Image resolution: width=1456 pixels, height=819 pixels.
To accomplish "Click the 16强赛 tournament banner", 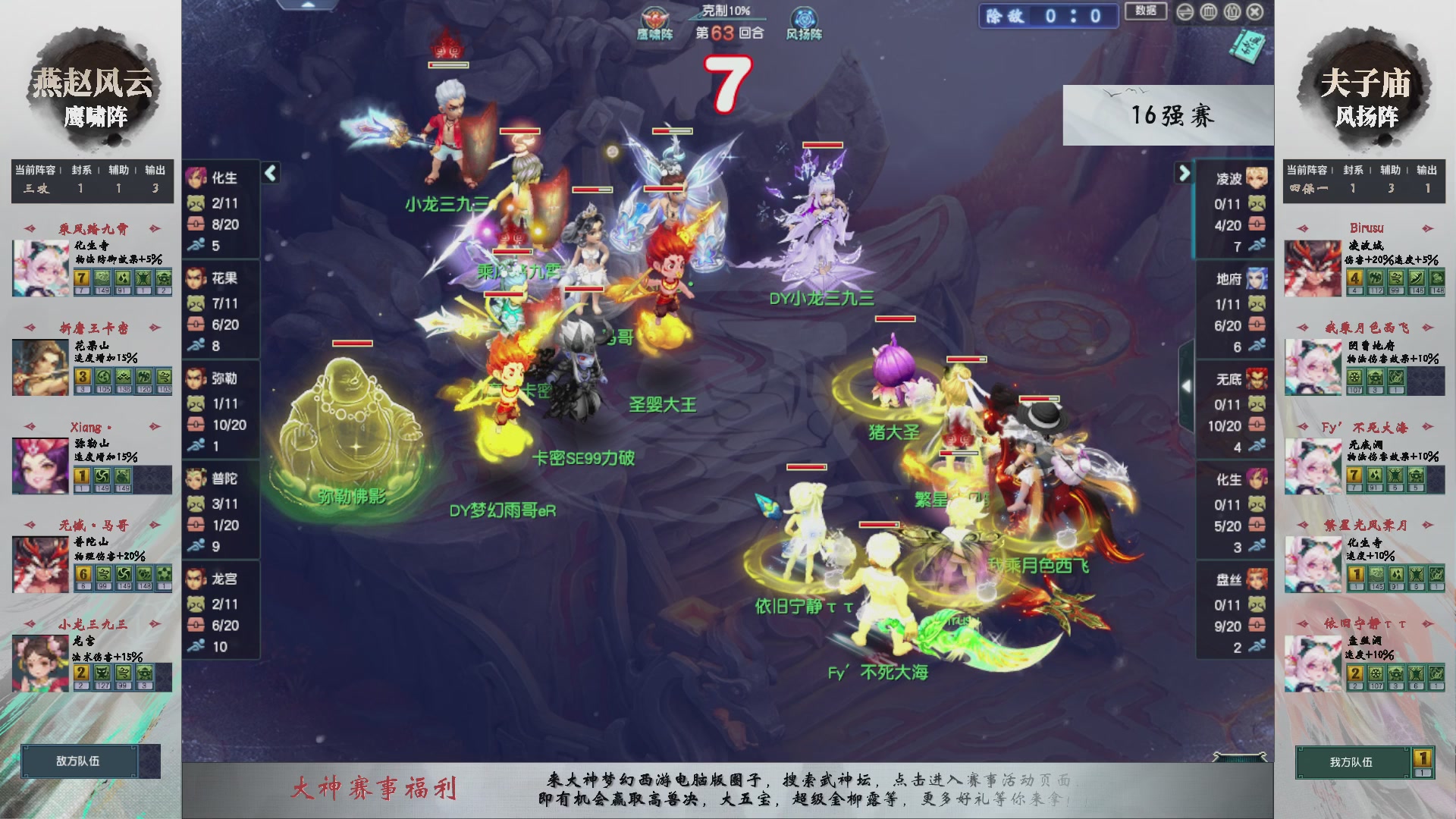I will (1172, 115).
